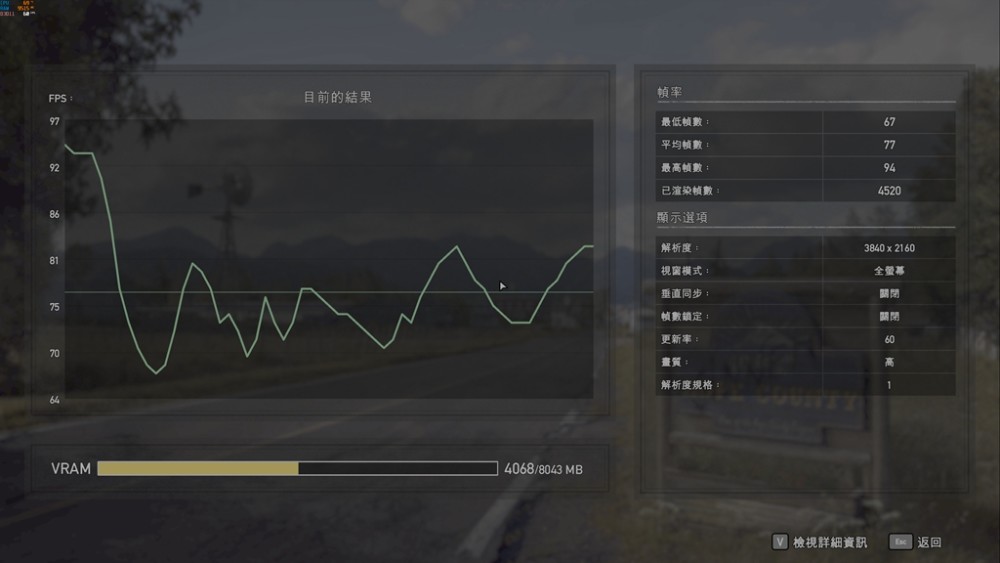Open the 檢視詳細資訊 detailed results view

tap(828, 542)
